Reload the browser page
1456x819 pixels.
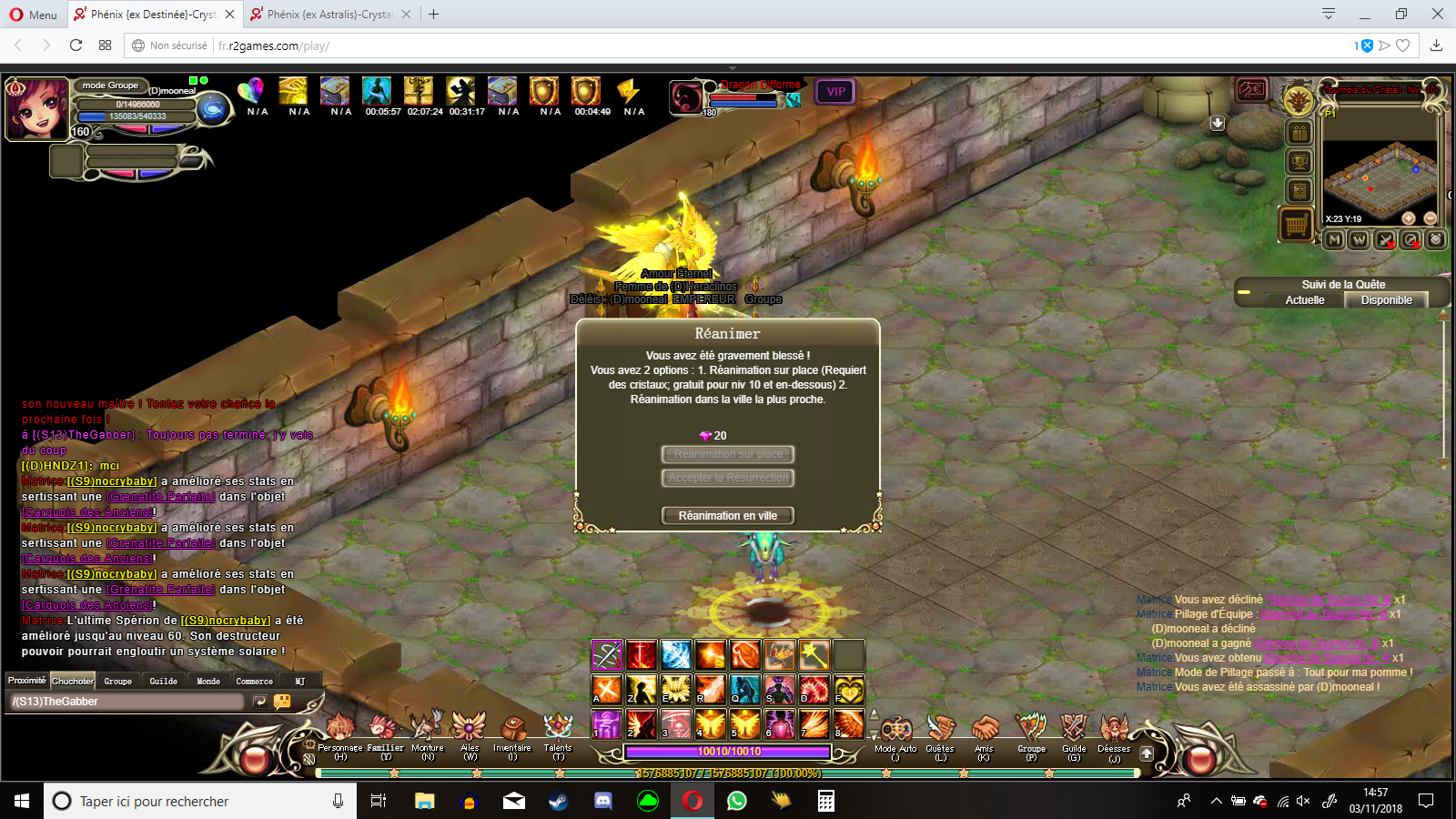(76, 45)
